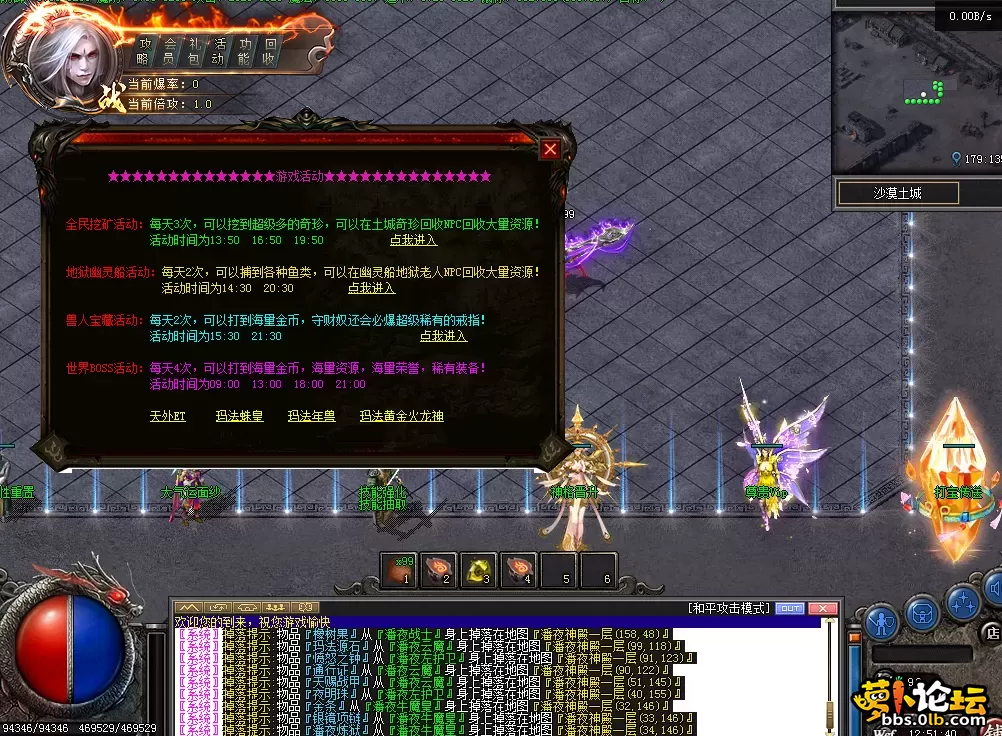Show the 礼包 gift pack menu
This screenshot has width=1002, height=736.
point(195,51)
